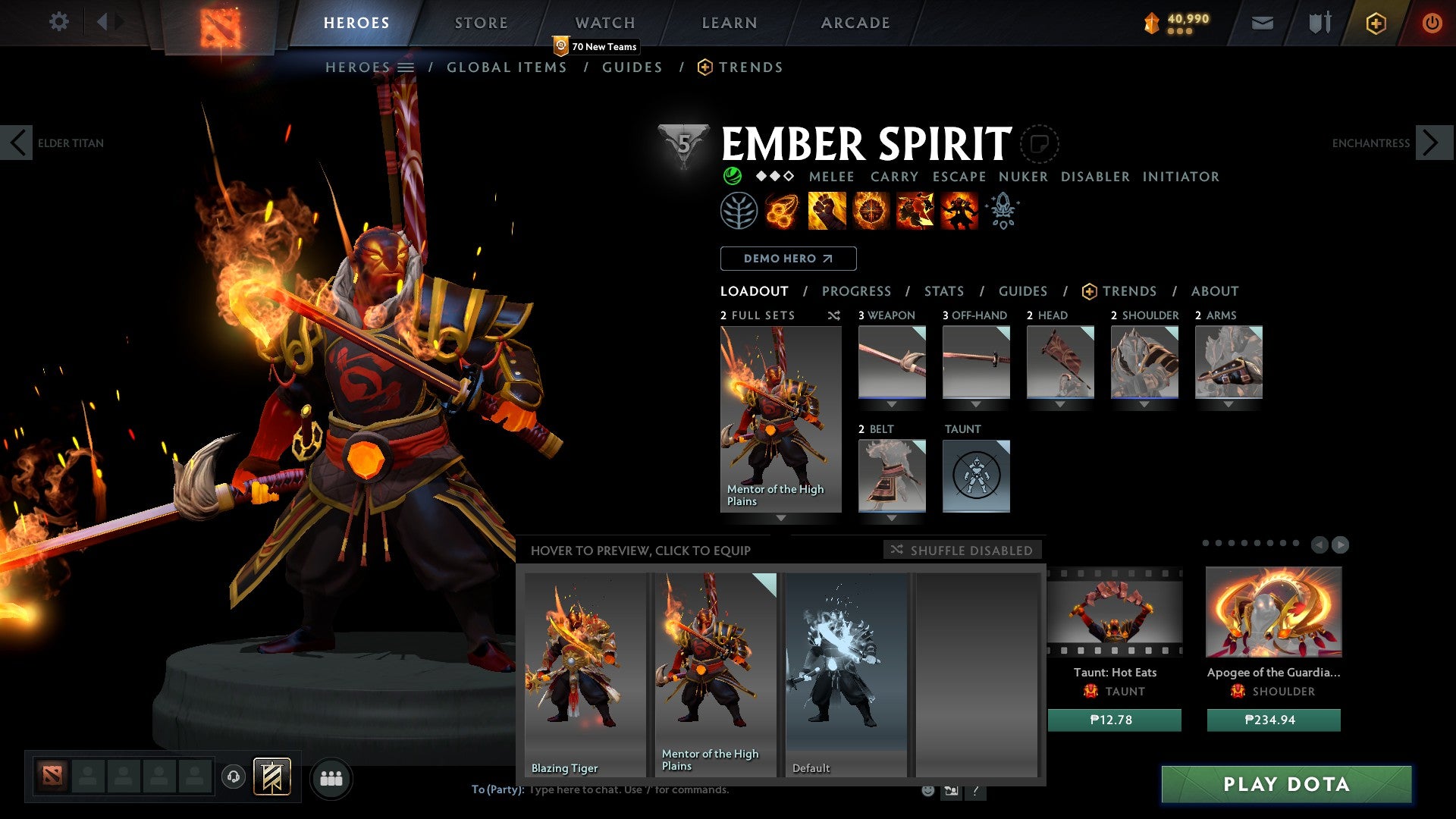Screen dimensions: 1456x819
Task: Expand the Weapon category arrow
Action: tap(892, 404)
